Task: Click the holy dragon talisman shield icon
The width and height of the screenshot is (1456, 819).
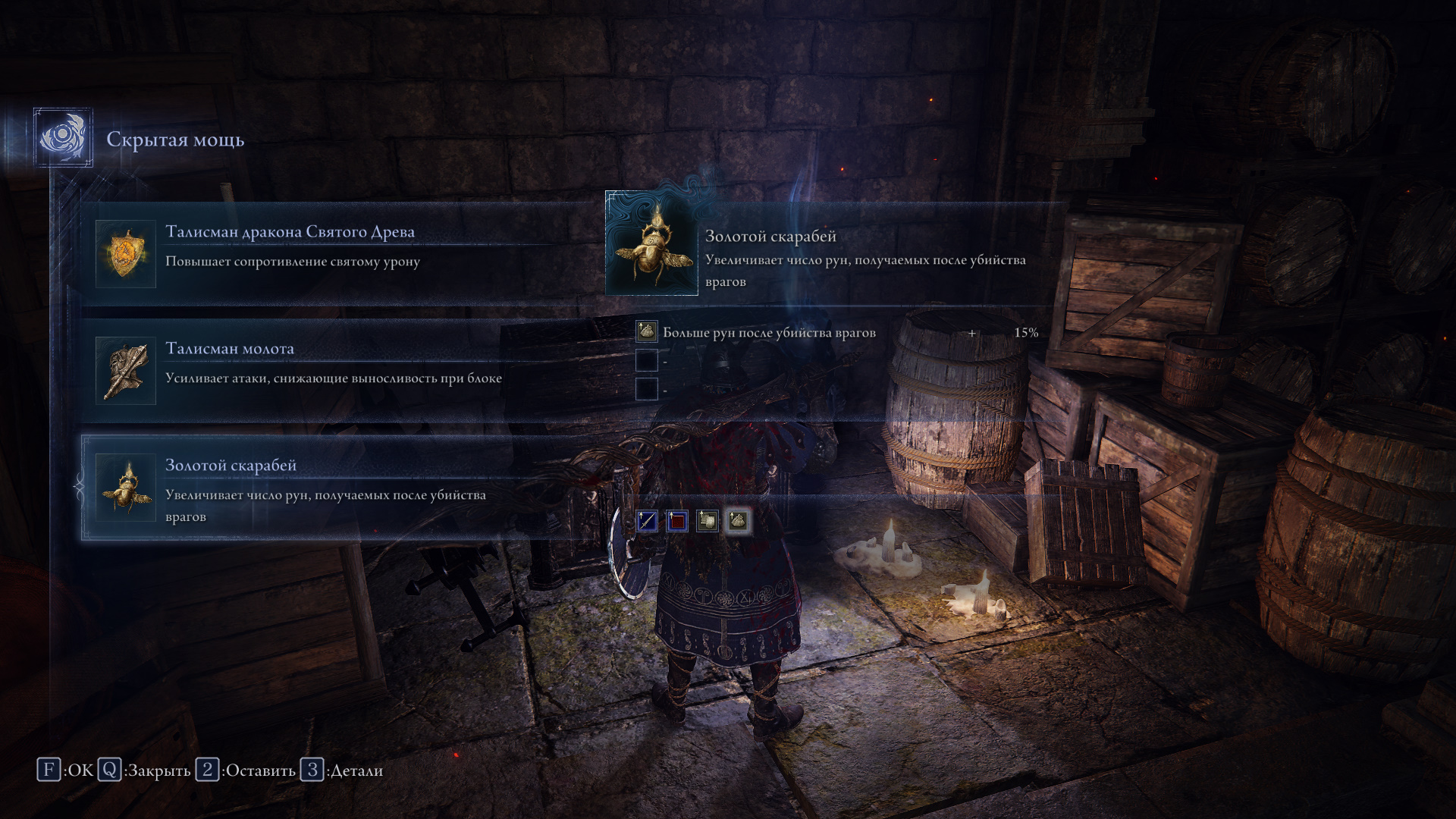Action: 126,254
